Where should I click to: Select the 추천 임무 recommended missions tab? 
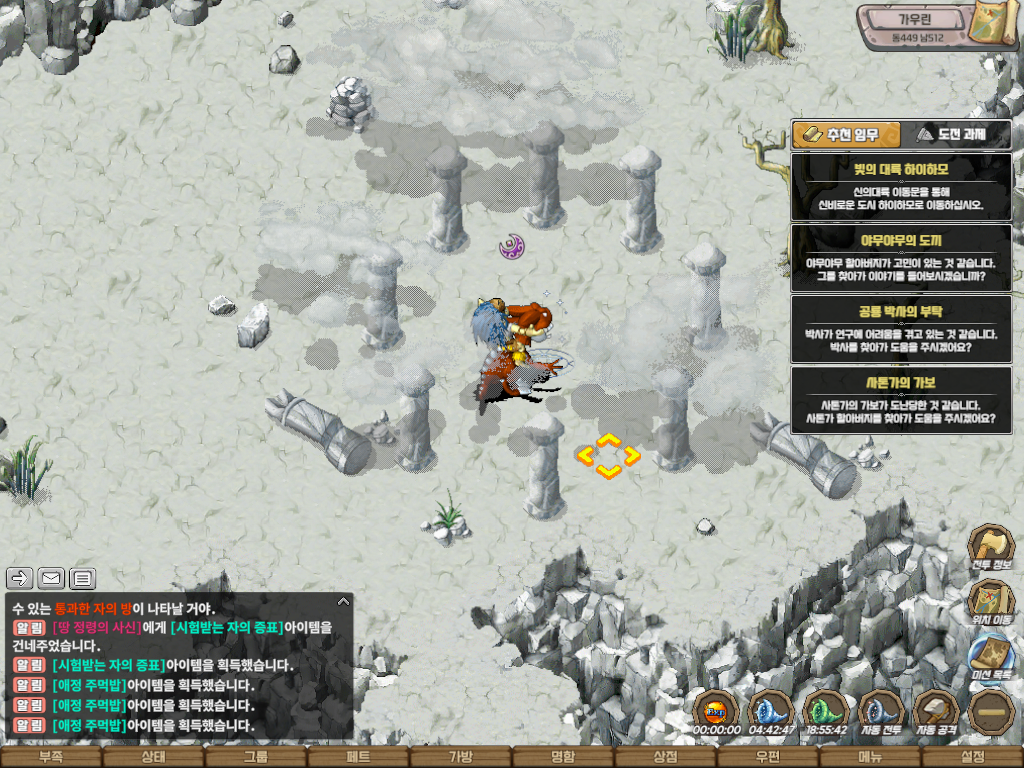point(845,135)
